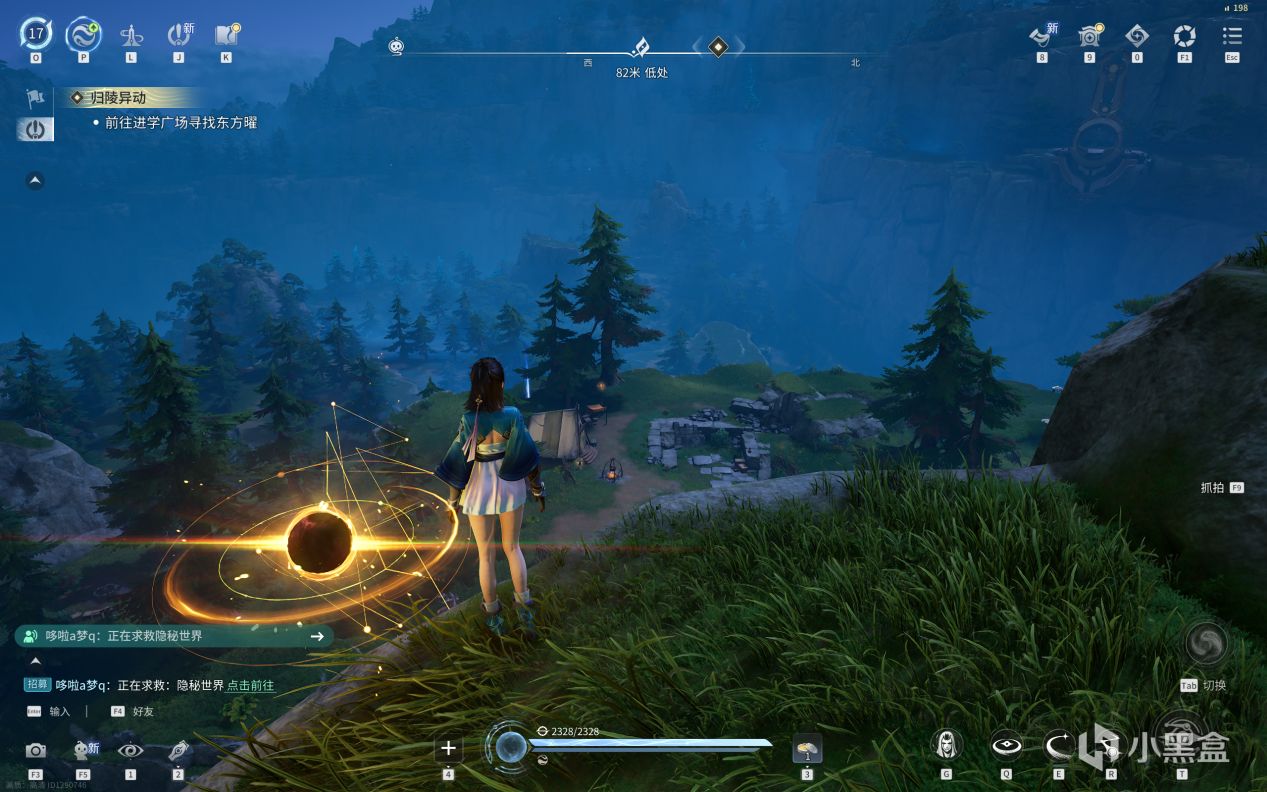Open the swirl icon with green upgrade arrow
1267x792 pixels.
point(83,35)
